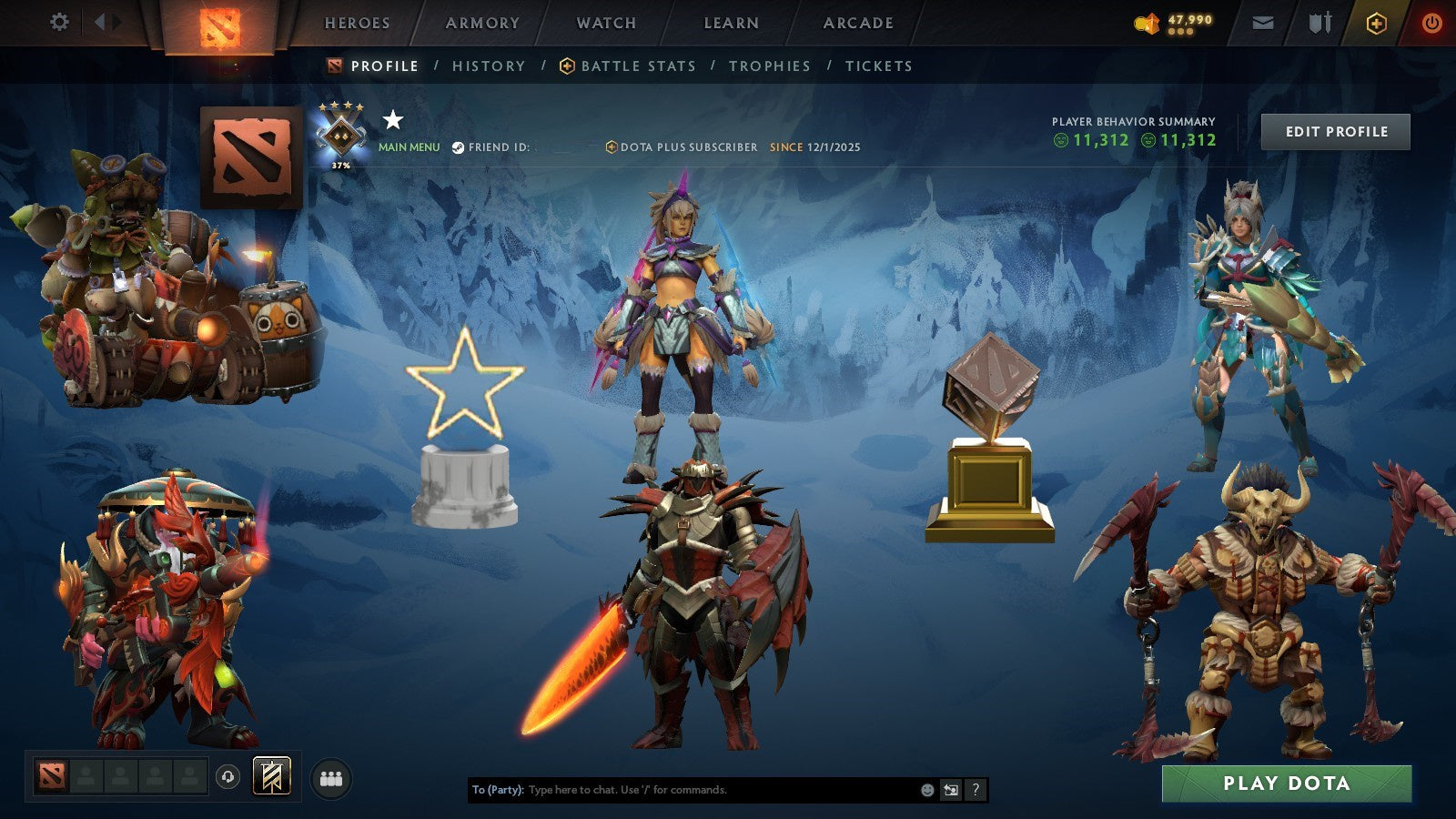Click the EDIT PROFILE button
The width and height of the screenshot is (1456, 819).
[1335, 132]
